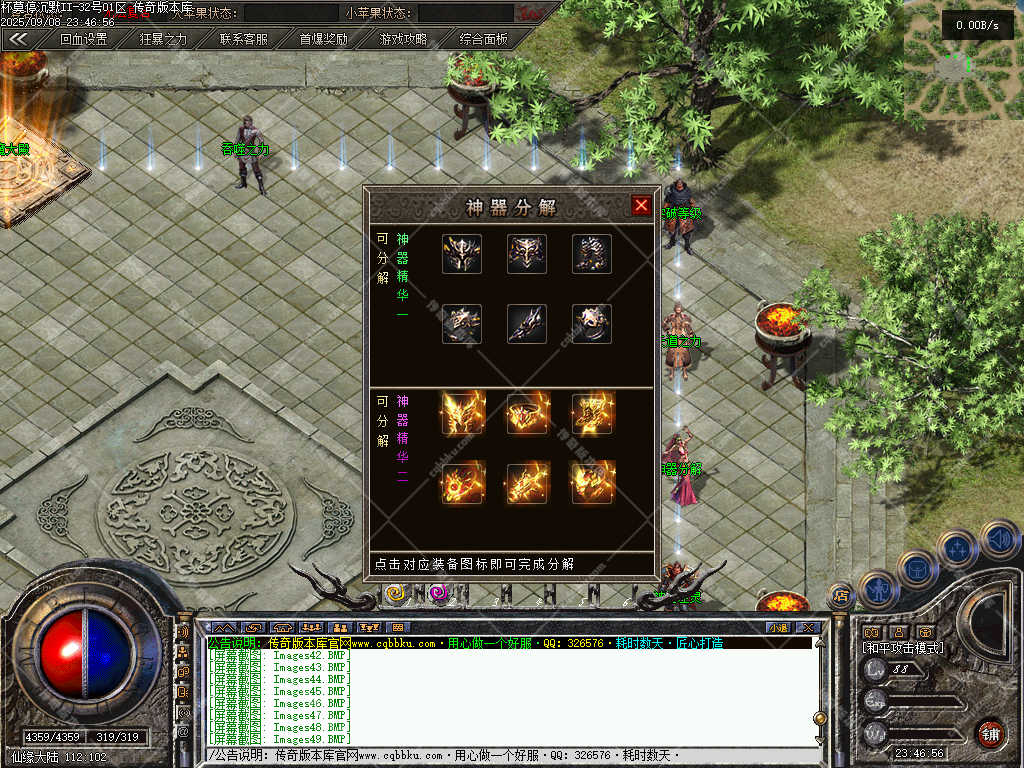Decompose the dark sword artifact
The height and width of the screenshot is (768, 1024).
click(527, 324)
